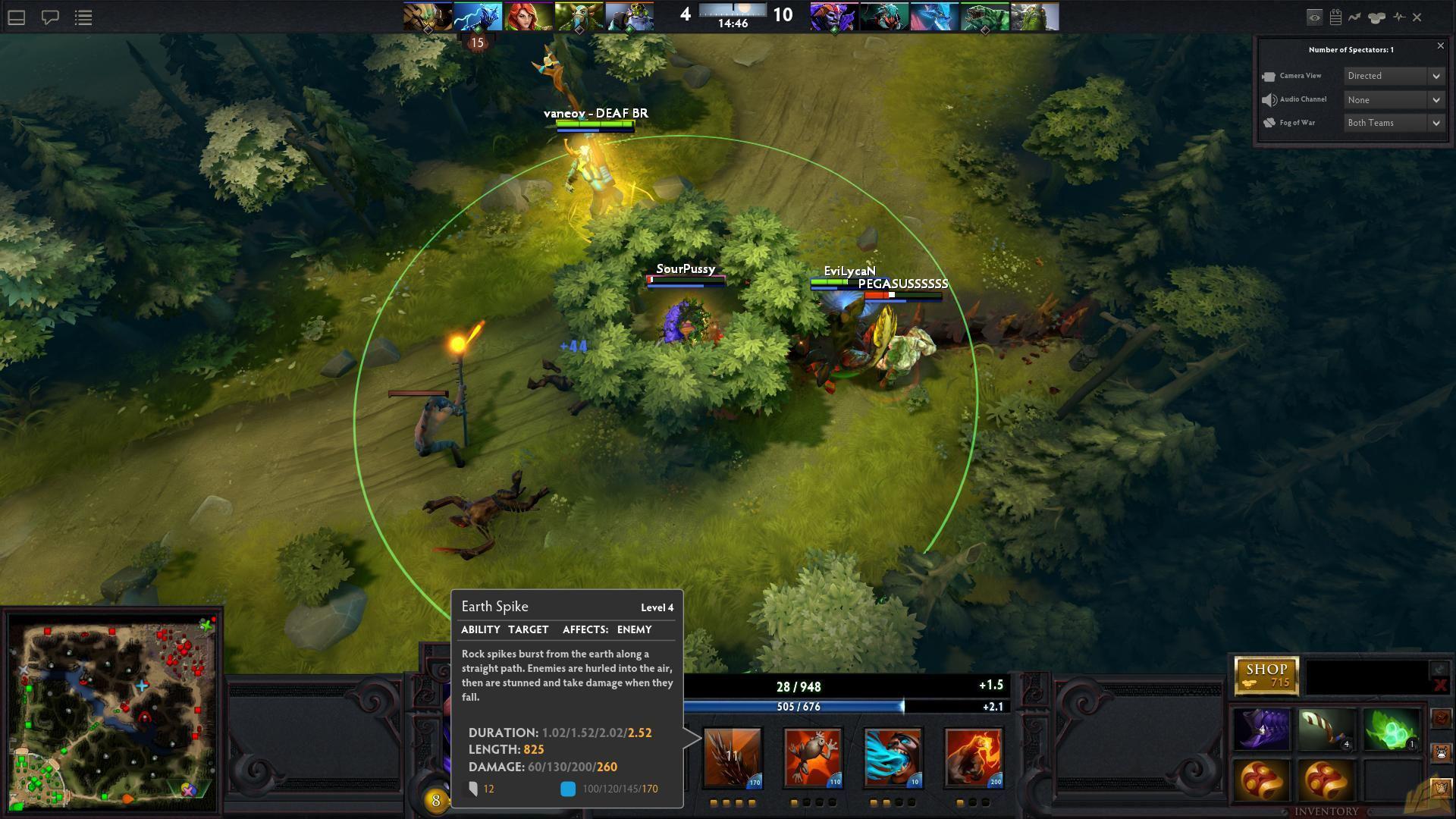
Task: Open the Fog of War dropdown
Action: (1394, 123)
